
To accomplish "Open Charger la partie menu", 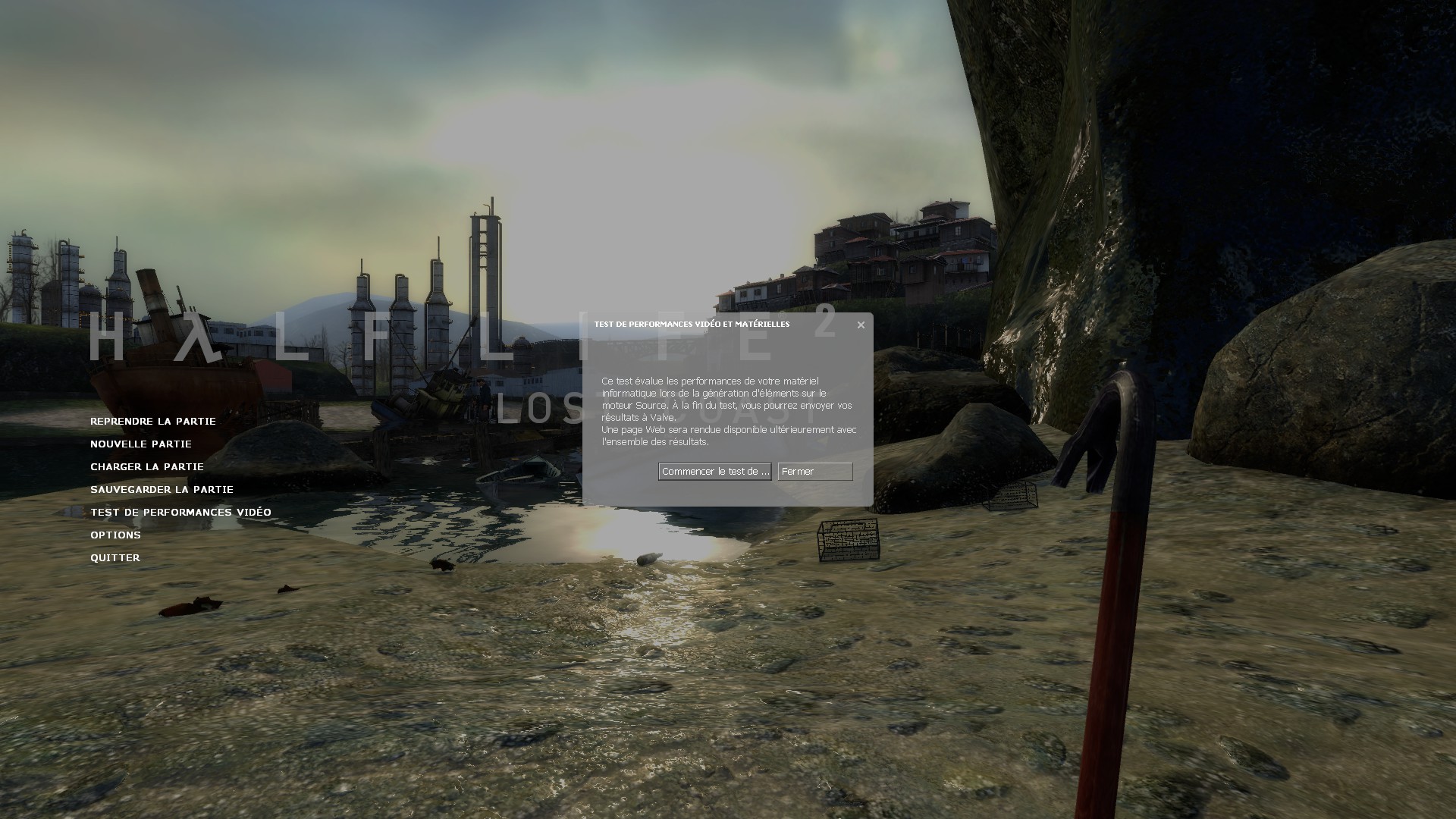I will coord(147,467).
